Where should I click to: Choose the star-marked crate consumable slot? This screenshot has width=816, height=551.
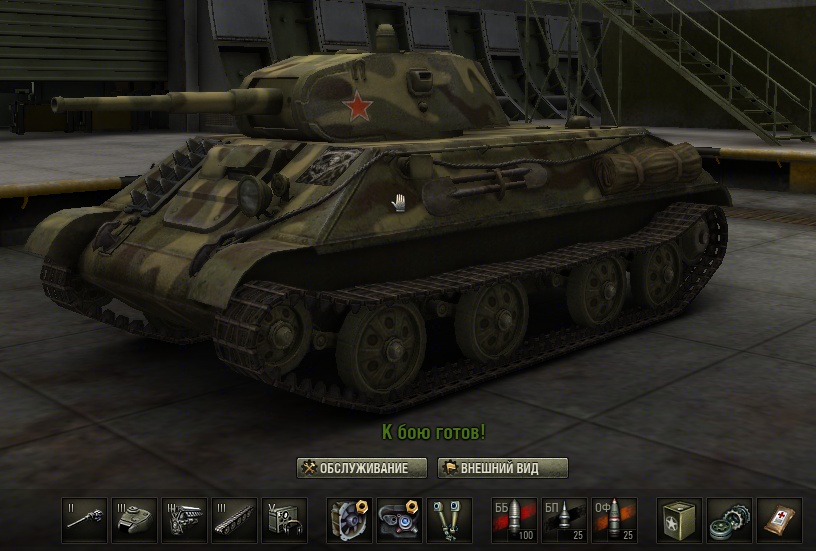[x=679, y=519]
